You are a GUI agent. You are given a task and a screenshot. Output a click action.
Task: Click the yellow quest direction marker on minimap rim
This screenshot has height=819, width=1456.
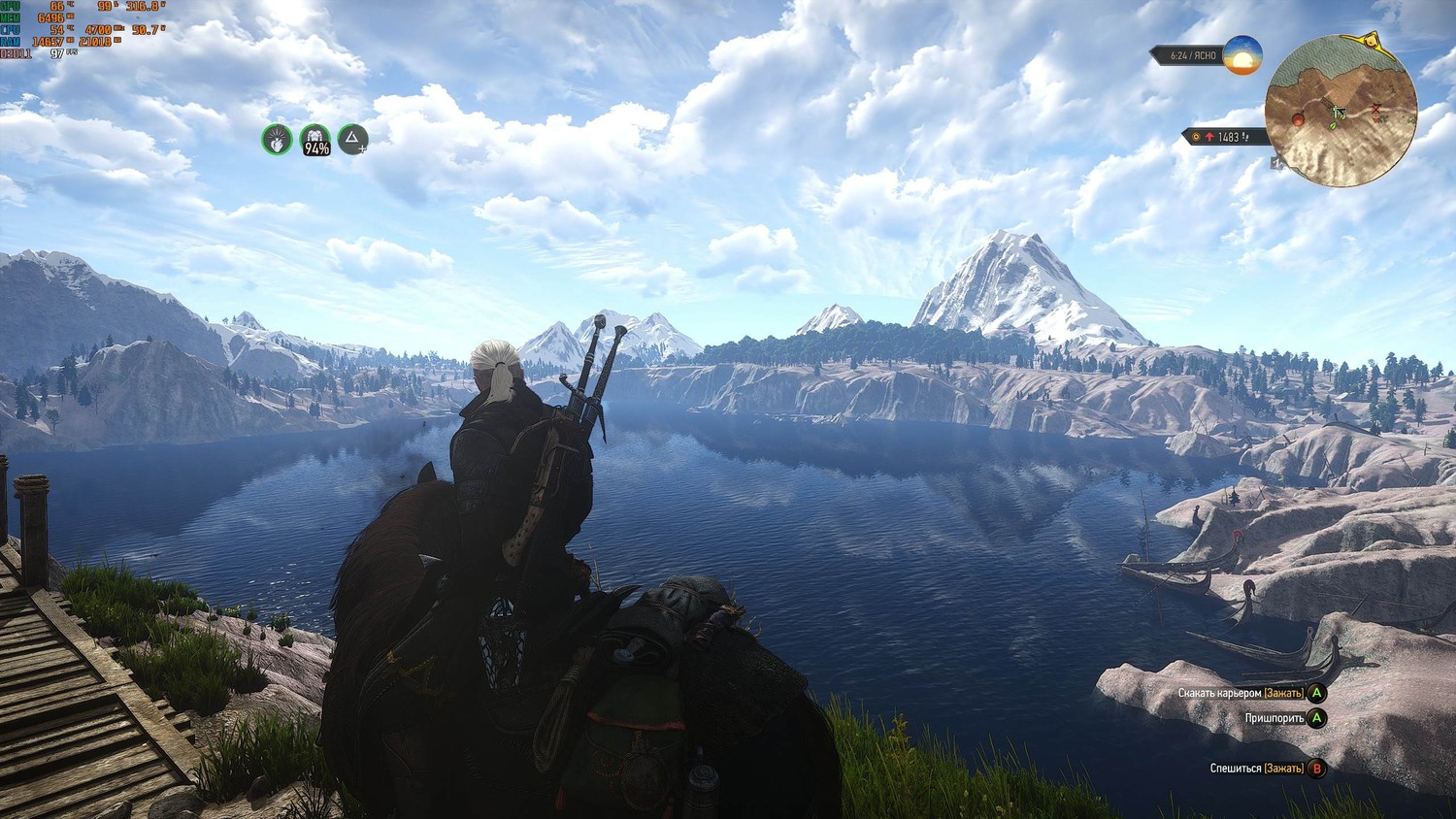1370,43
